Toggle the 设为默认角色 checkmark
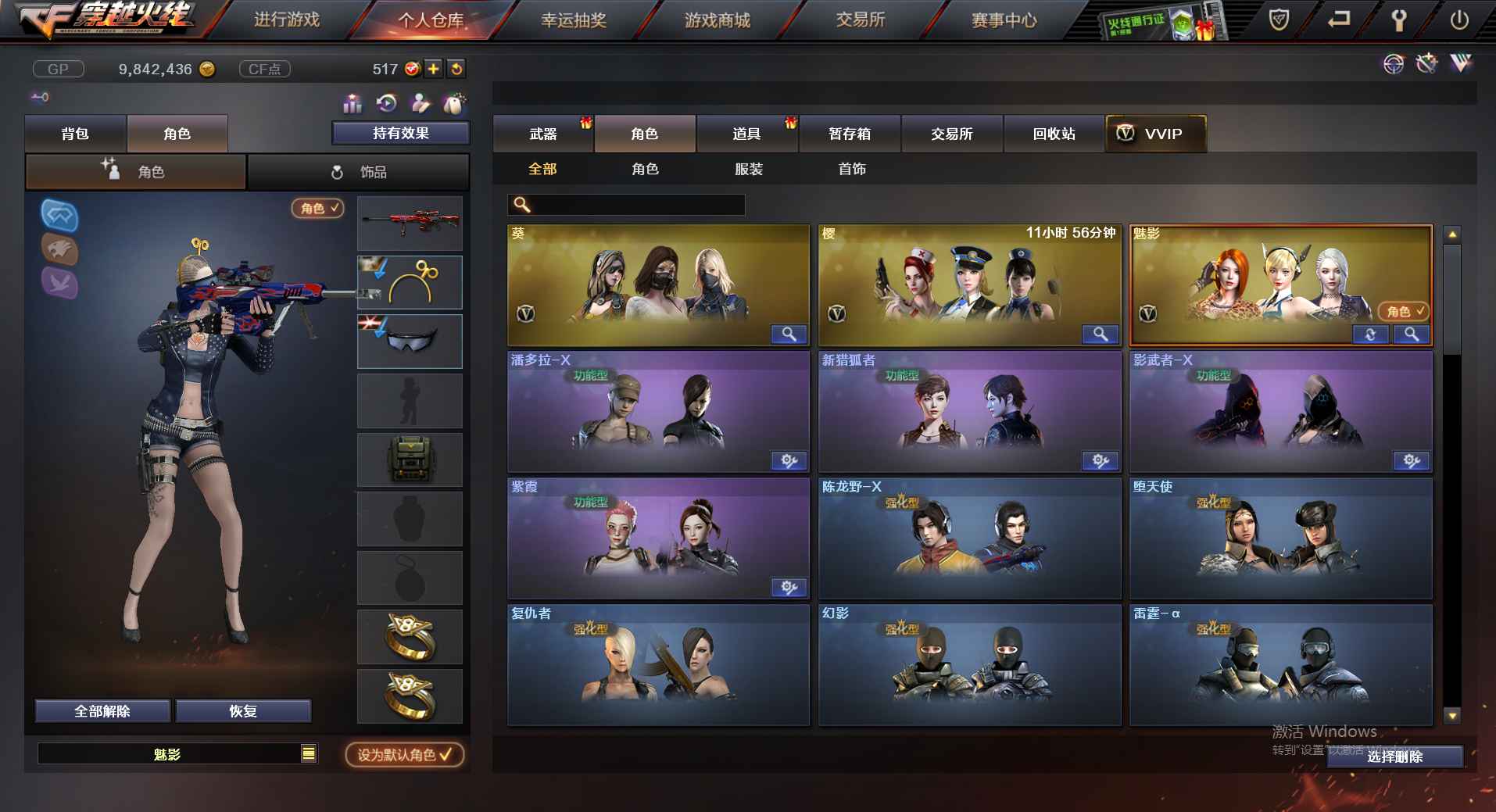This screenshot has height=812, width=1496. pyautogui.click(x=446, y=754)
